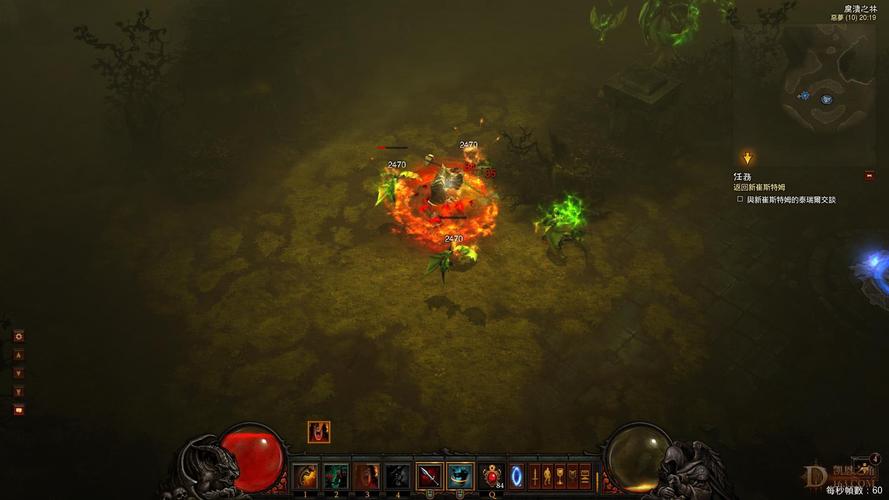This screenshot has width=889, height=500.
Task: Drink the red health potion
Action: coord(491,477)
